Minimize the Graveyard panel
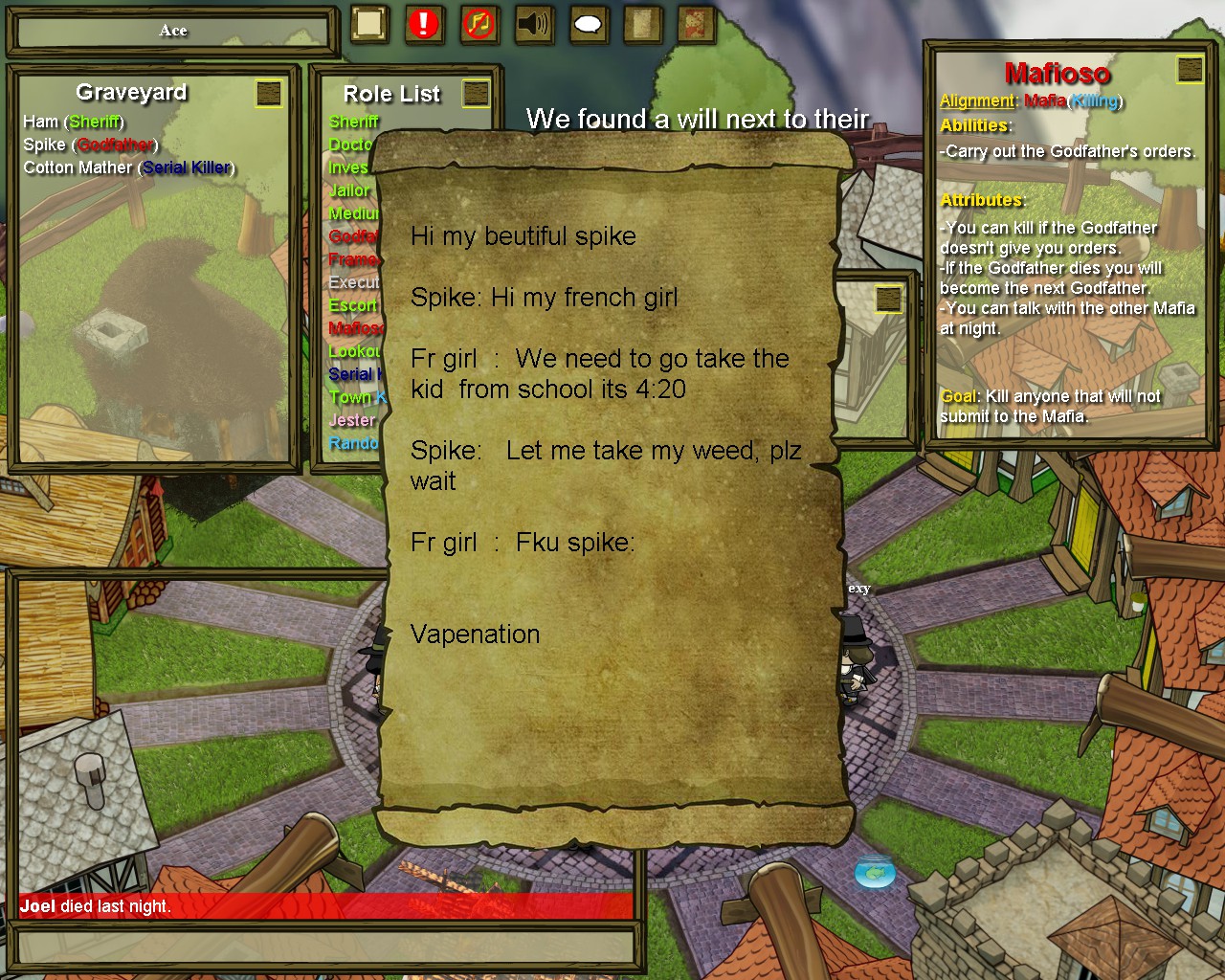 [270, 93]
